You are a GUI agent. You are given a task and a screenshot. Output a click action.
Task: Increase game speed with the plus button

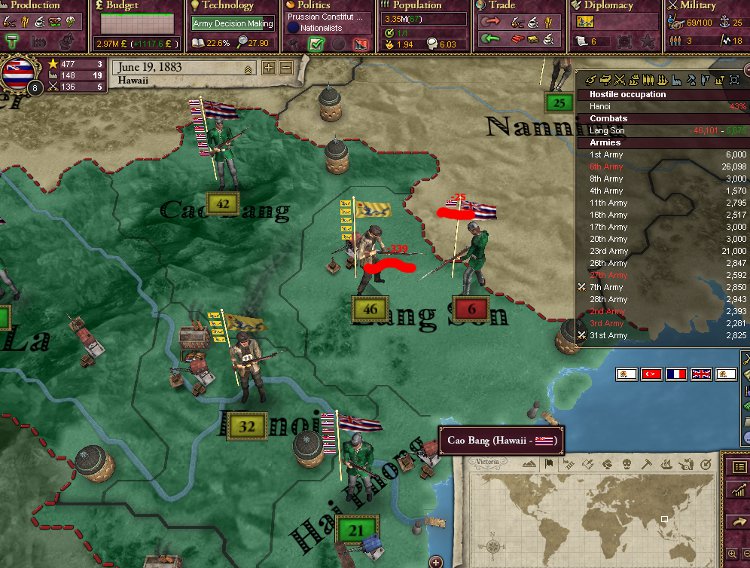click(x=269, y=68)
